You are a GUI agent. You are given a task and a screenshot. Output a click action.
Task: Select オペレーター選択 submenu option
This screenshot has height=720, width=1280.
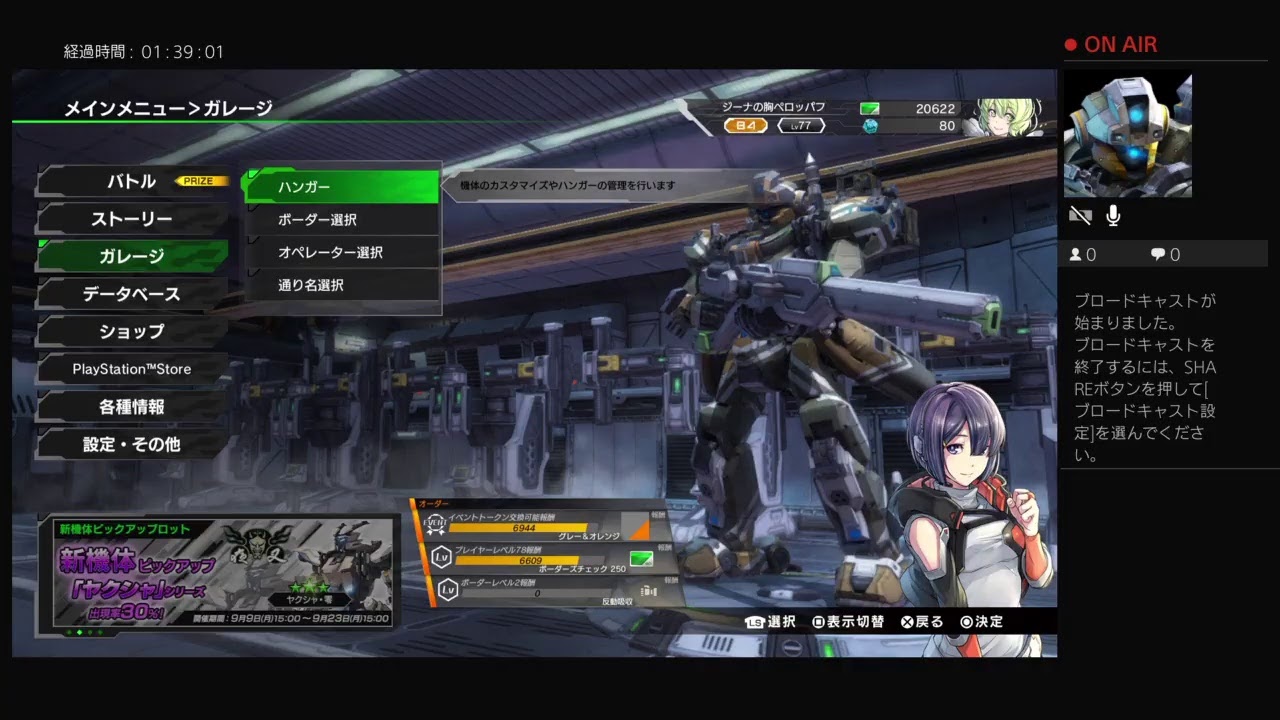coord(342,253)
